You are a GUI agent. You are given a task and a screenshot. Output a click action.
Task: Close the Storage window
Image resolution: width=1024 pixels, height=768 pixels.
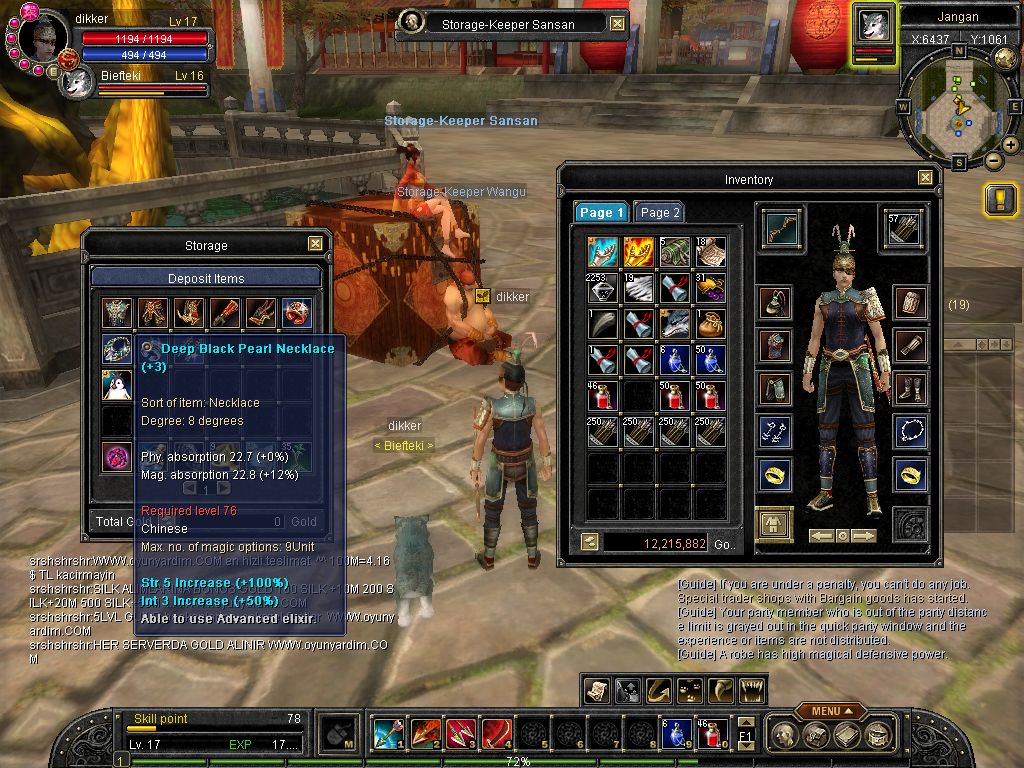point(315,244)
